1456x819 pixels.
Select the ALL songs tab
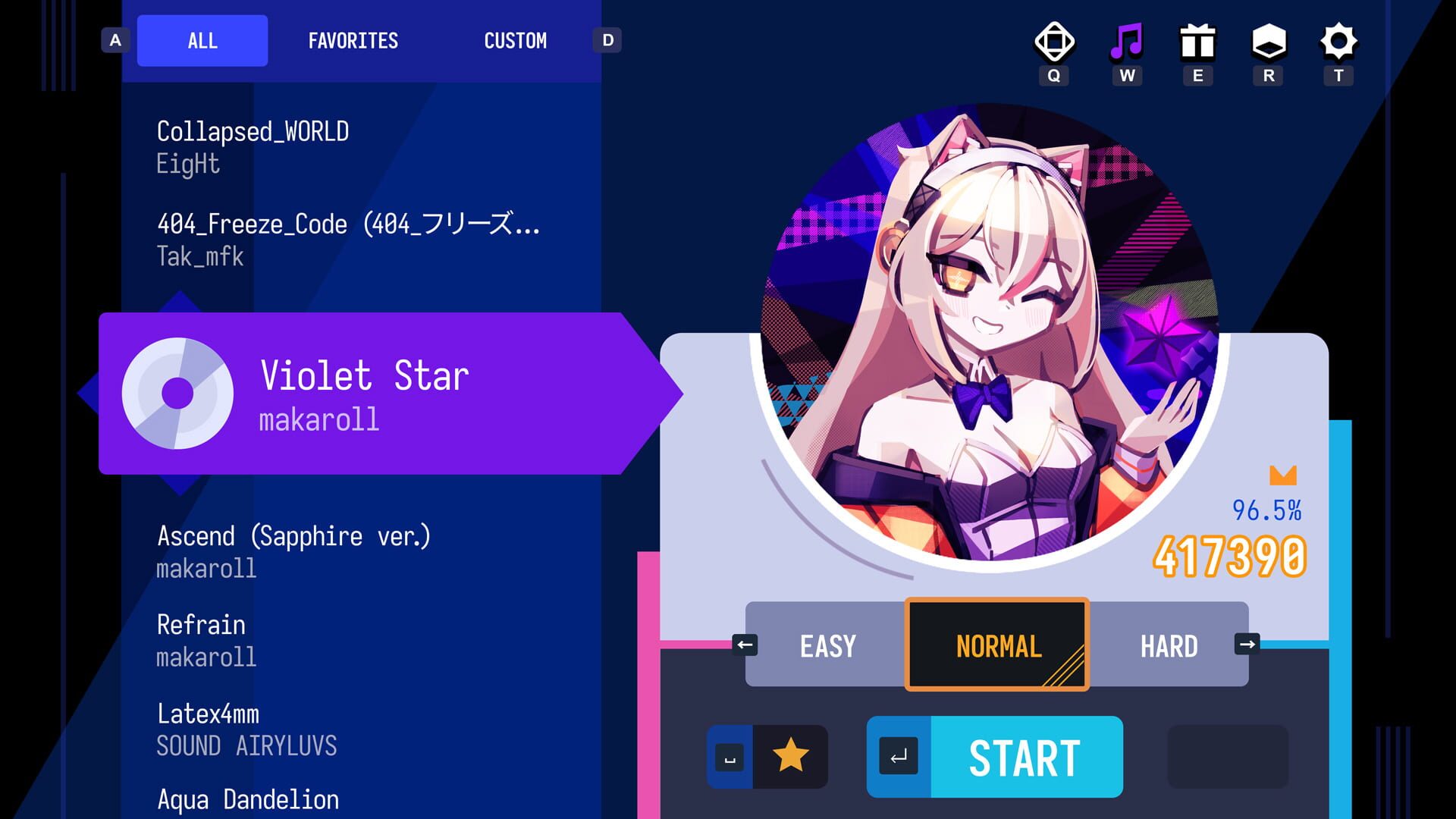click(202, 41)
